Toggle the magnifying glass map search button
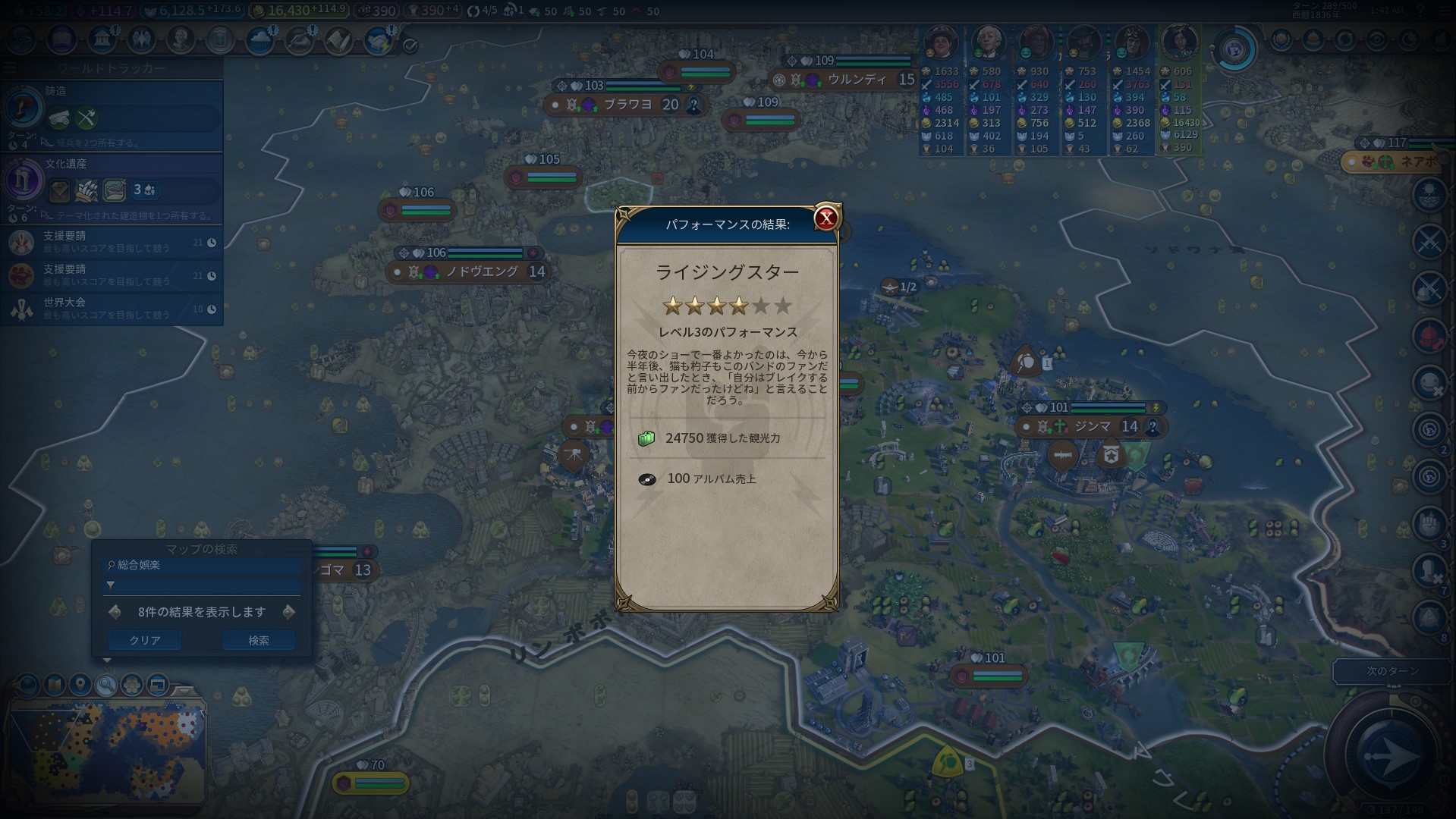The image size is (1456, 819). tap(105, 685)
